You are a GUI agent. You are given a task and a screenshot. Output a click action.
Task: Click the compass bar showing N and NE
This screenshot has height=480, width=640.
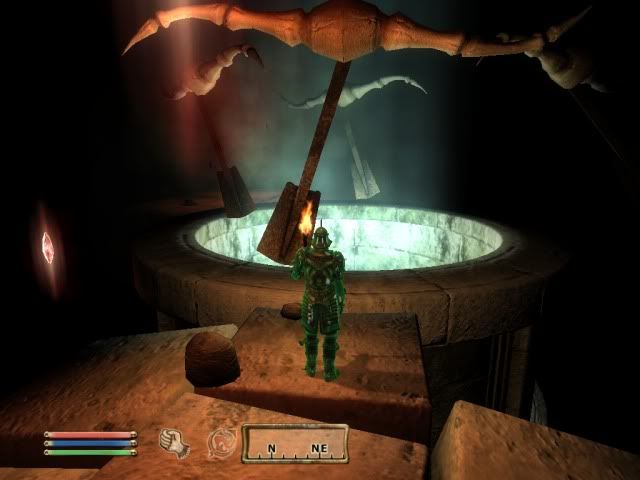pyautogui.click(x=294, y=442)
